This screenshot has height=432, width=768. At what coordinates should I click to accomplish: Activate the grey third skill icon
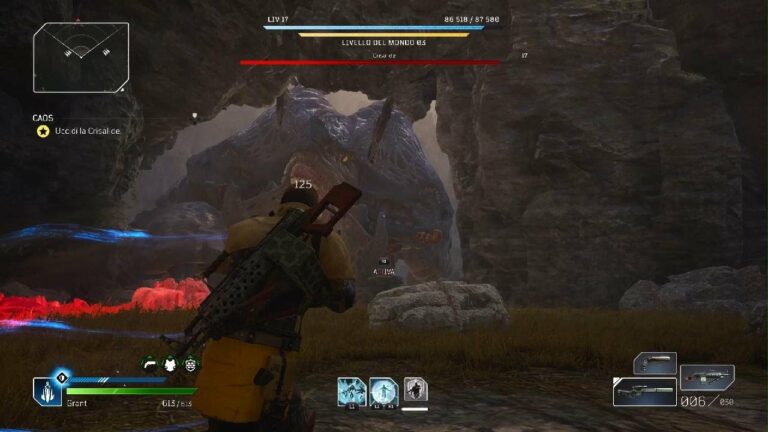click(415, 389)
